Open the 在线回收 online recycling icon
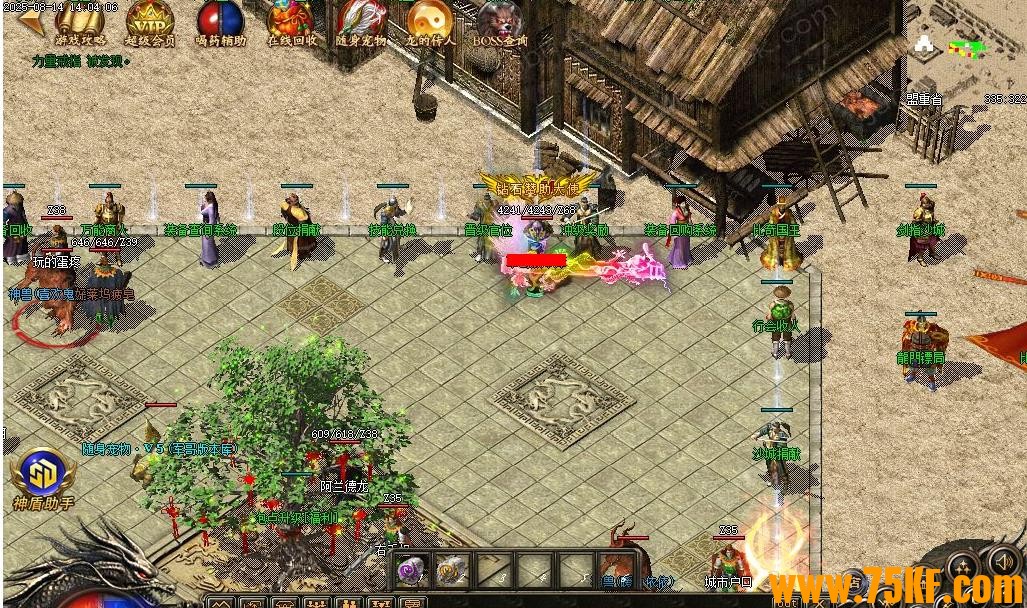1027x608 pixels. 291,22
